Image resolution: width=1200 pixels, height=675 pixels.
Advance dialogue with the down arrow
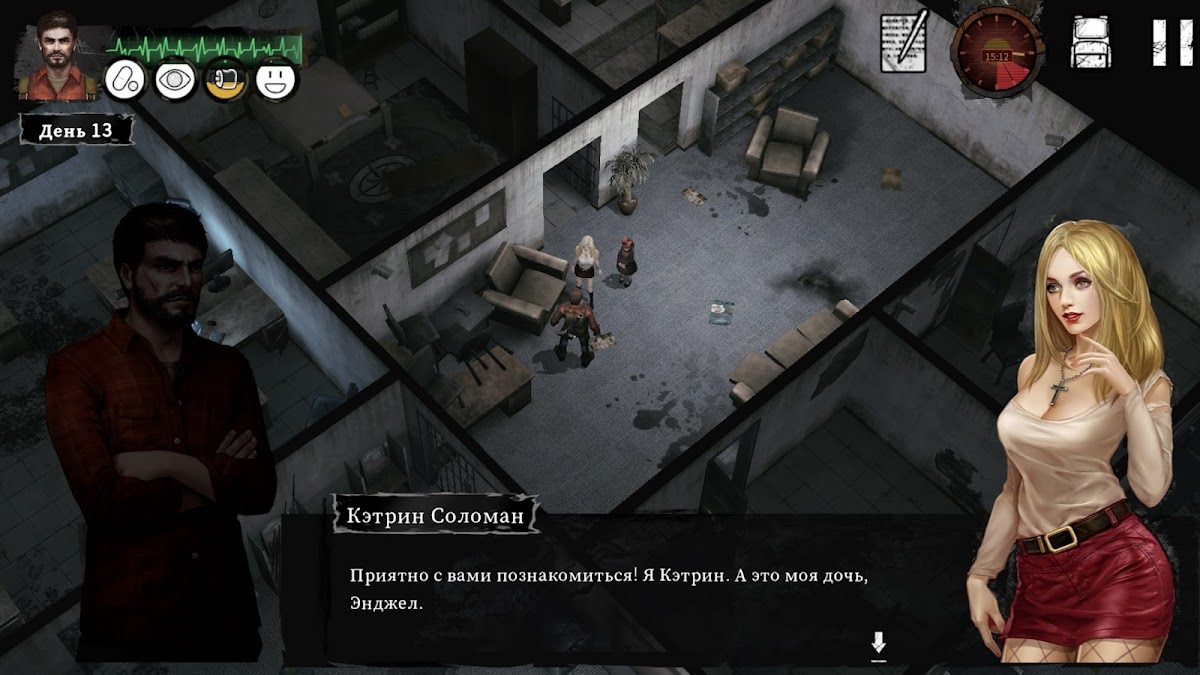pyautogui.click(x=878, y=644)
